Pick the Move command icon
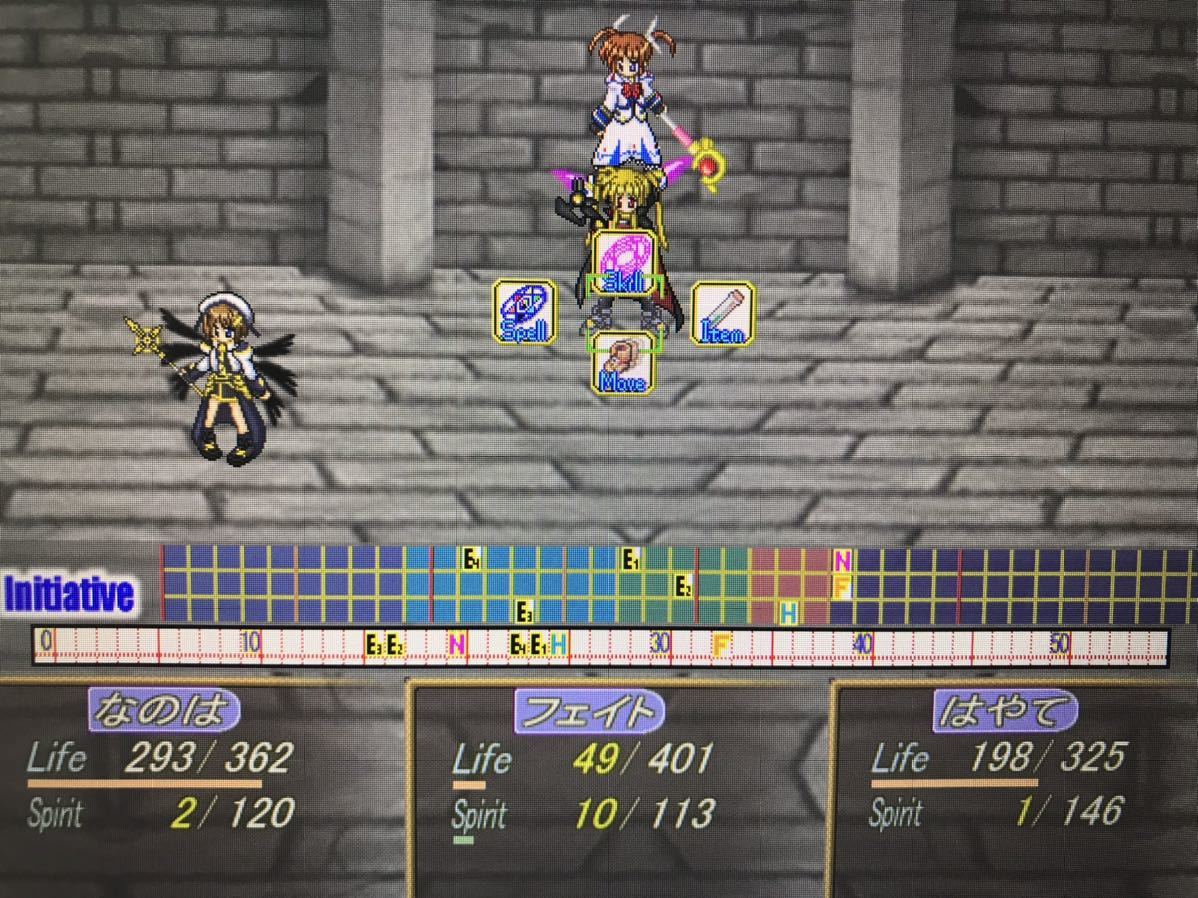The image size is (1198, 898). pyautogui.click(x=623, y=363)
